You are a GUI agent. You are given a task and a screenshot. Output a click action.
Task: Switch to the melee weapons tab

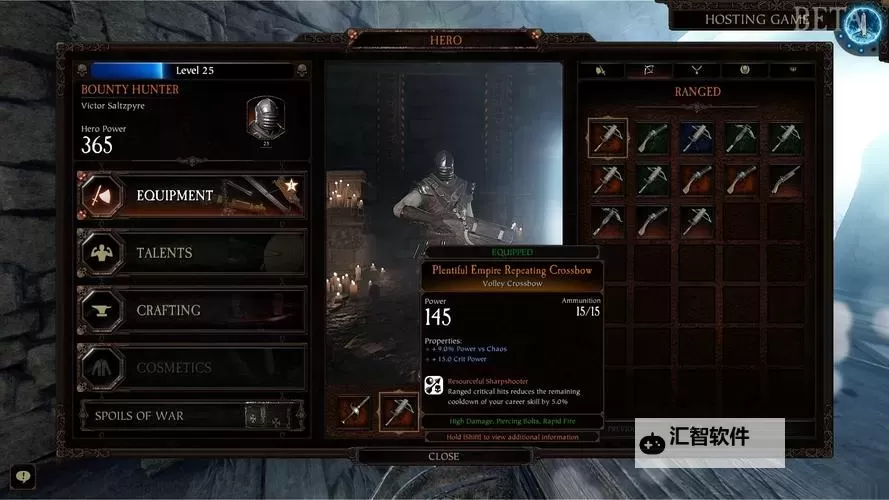pyautogui.click(x=601, y=70)
